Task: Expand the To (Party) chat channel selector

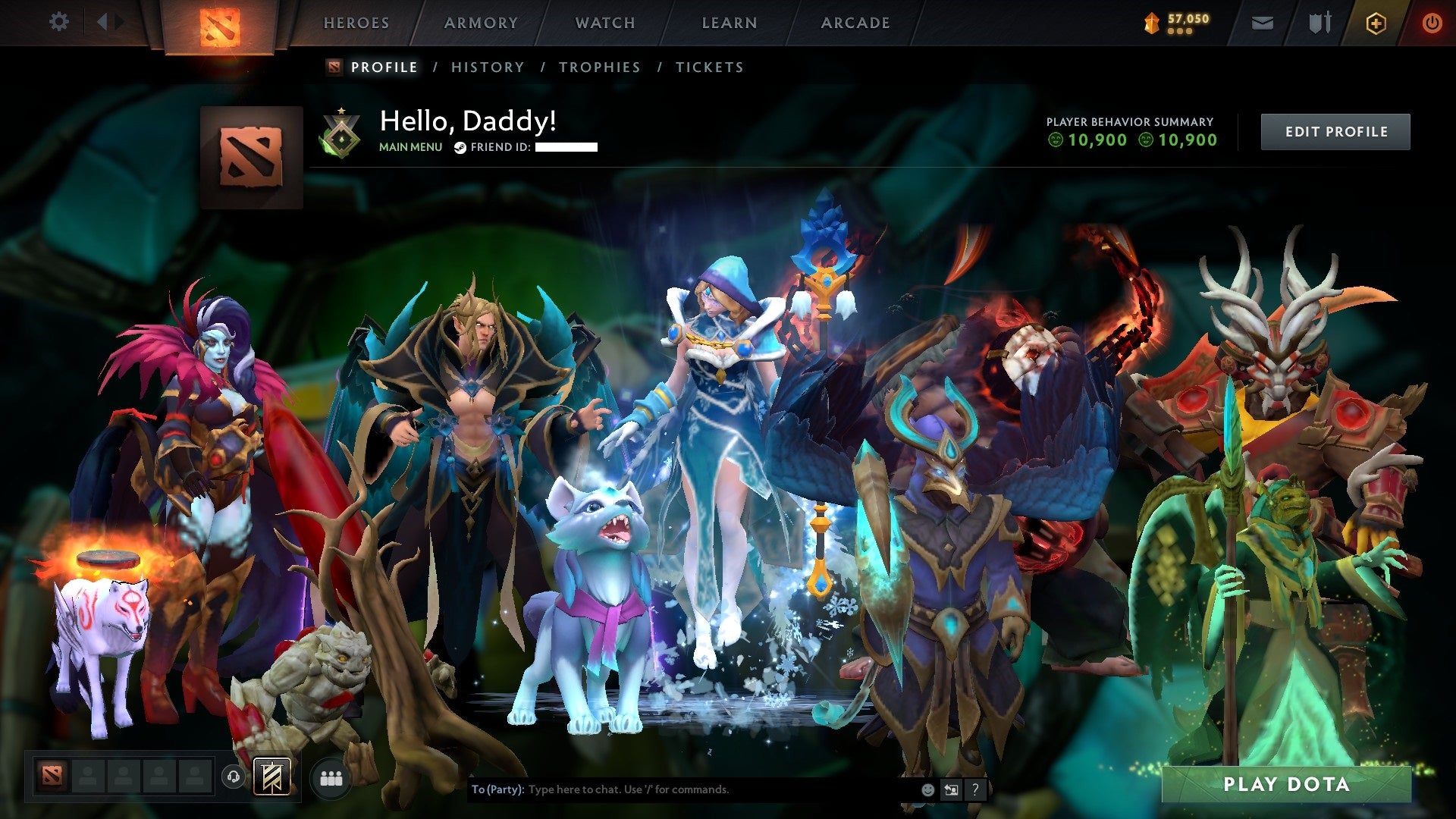Action: pos(497,789)
